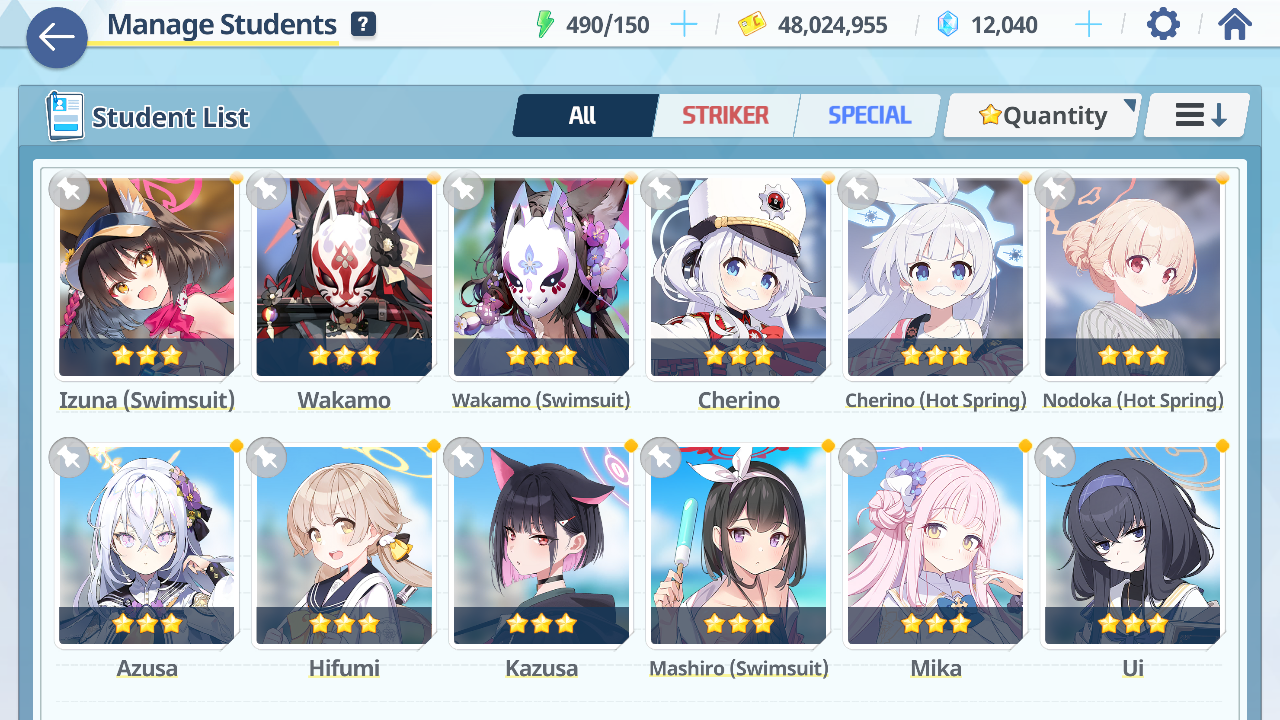Select Cherino (Hot Spring) card

[935, 278]
